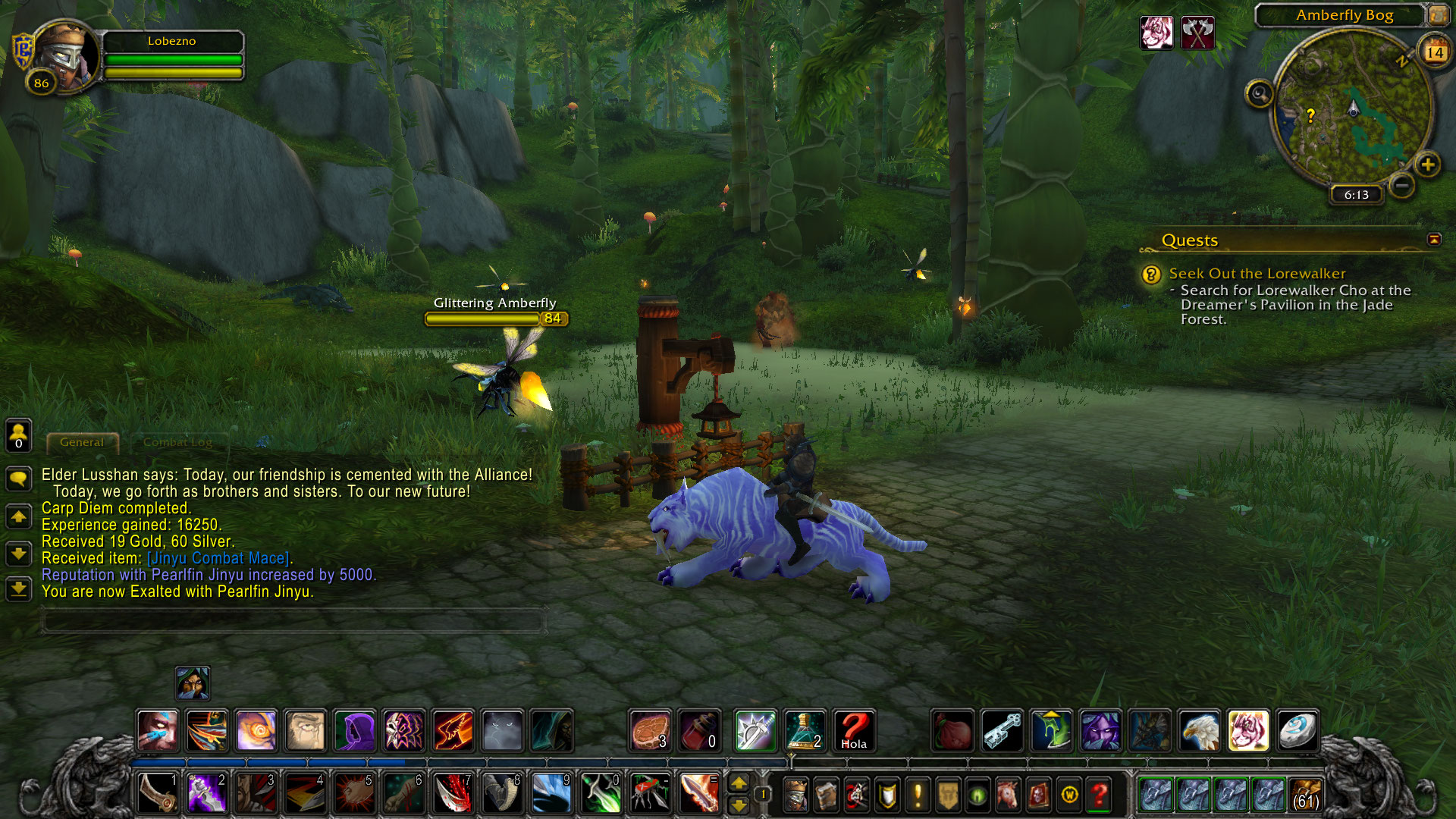
Task: Click the crossed axes buff icon
Action: tap(1197, 33)
